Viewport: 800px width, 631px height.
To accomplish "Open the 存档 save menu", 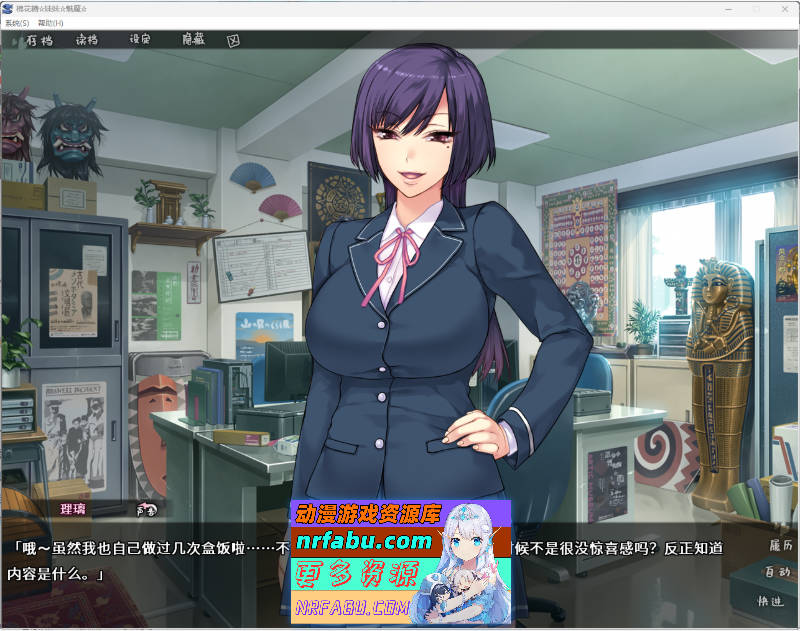I will pos(39,41).
